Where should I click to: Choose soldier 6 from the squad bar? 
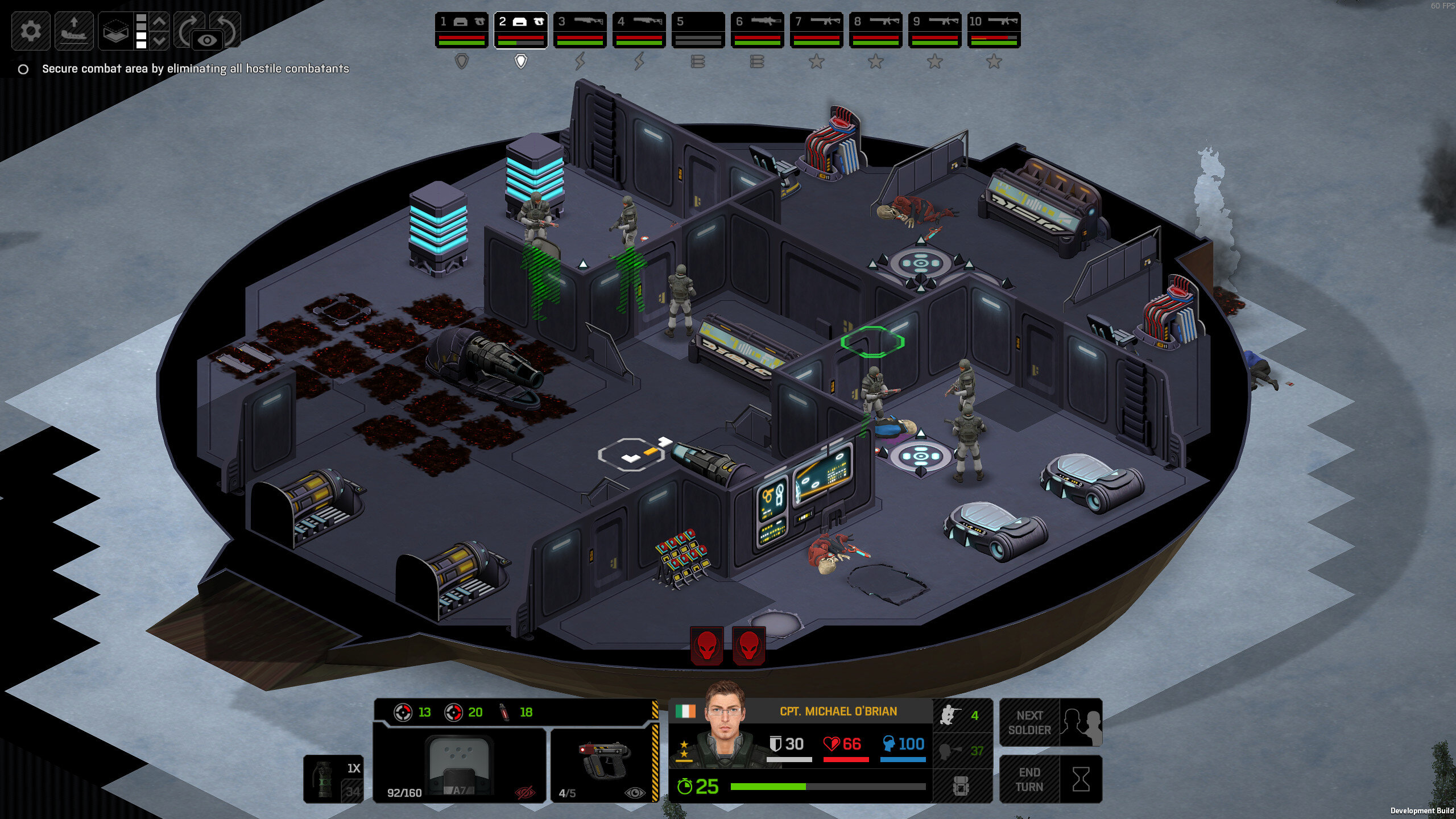click(x=758, y=30)
